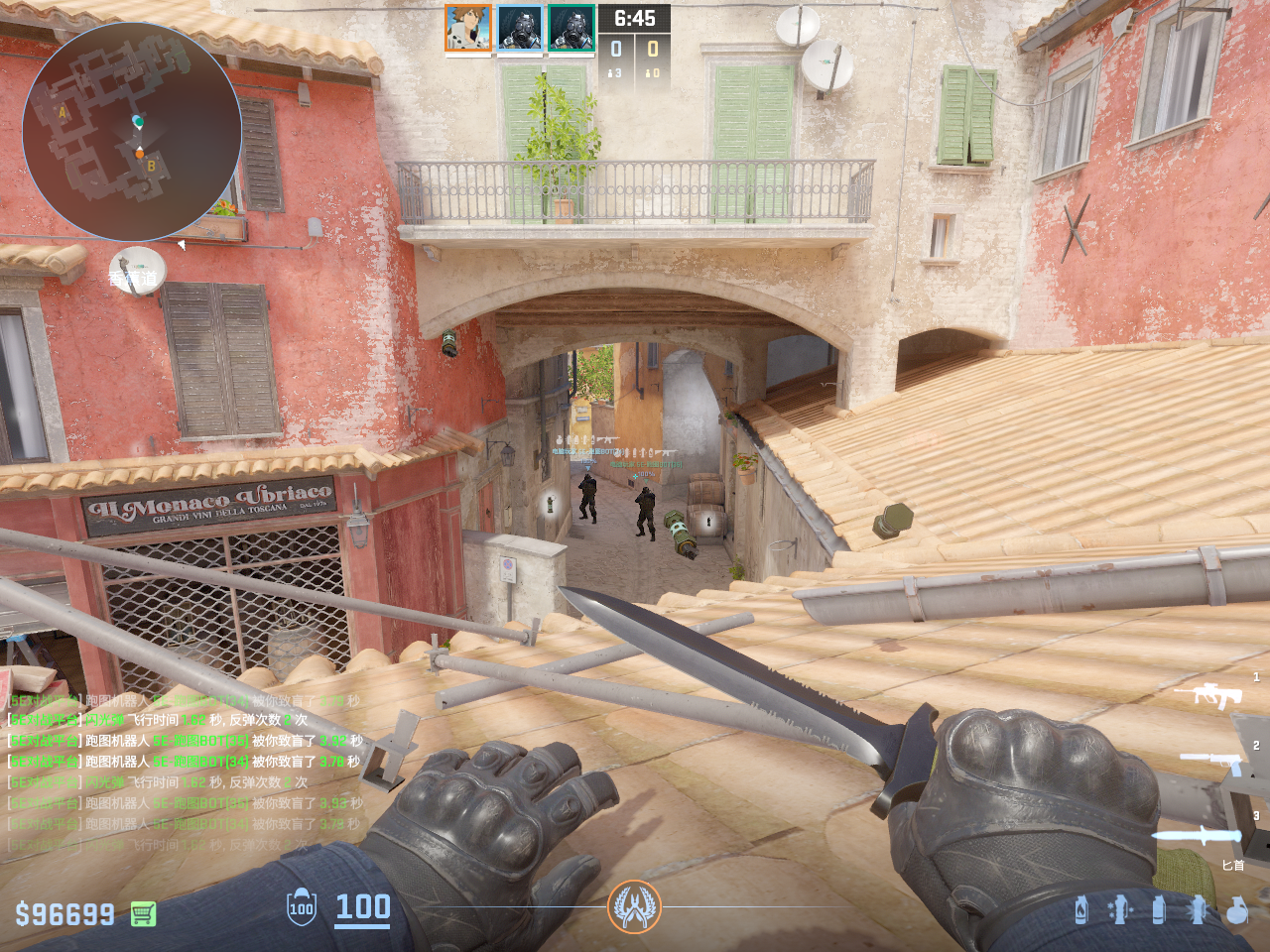
Task: Open the buy menu shopping cart icon
Action: point(143,913)
